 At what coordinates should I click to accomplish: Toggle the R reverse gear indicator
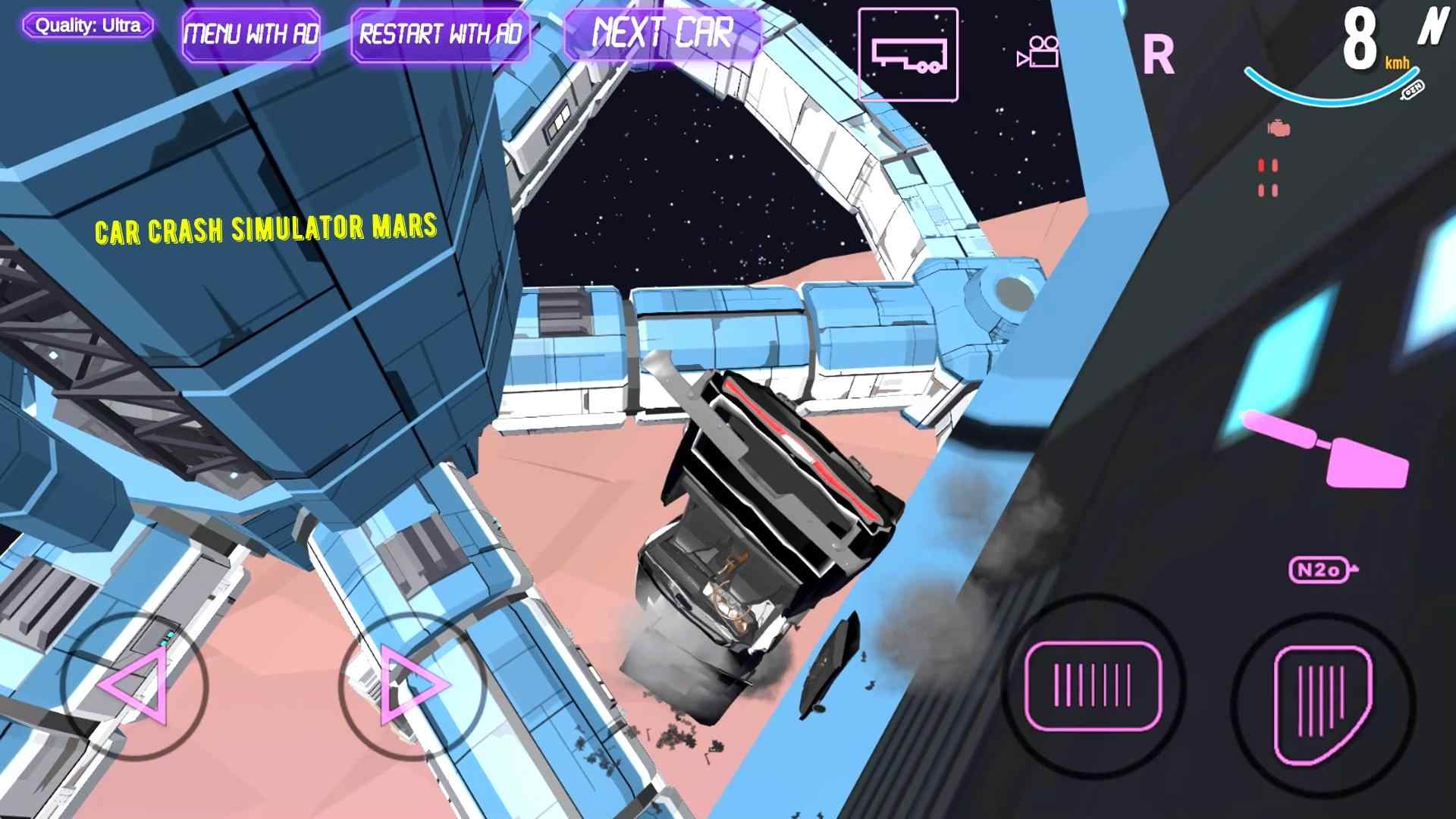click(x=1156, y=55)
